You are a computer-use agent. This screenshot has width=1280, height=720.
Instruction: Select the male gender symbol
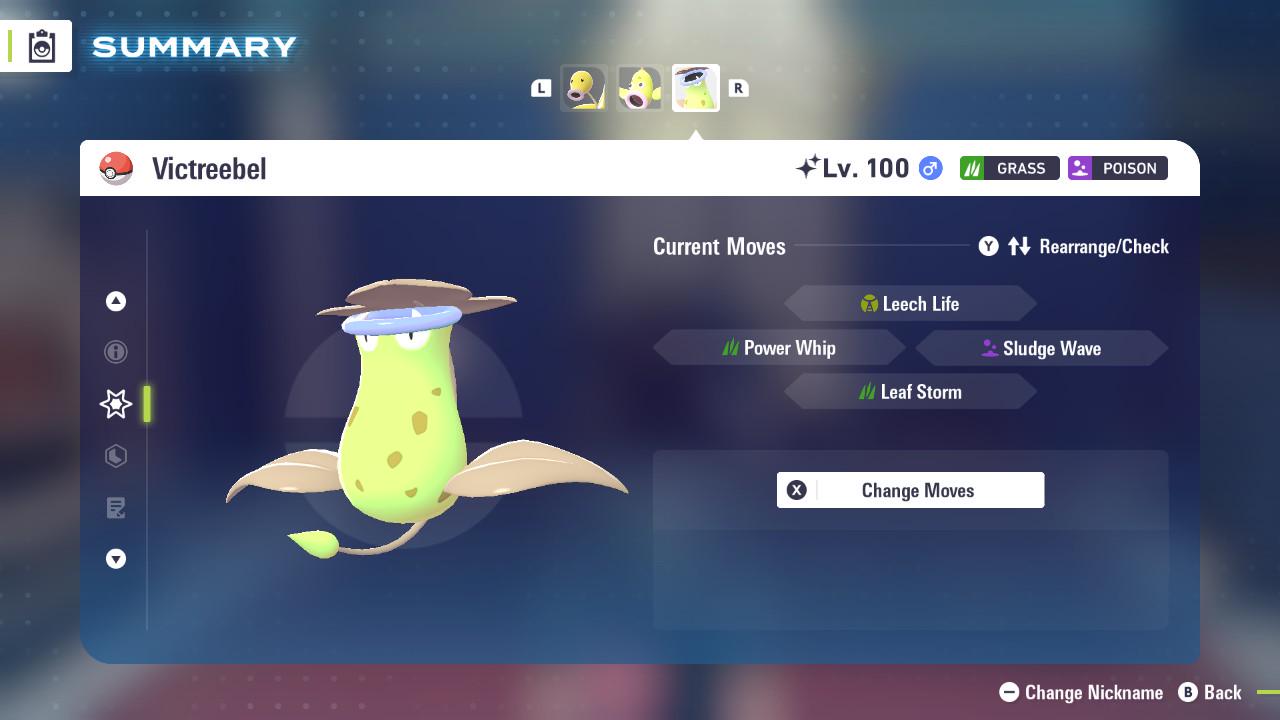pyautogui.click(x=927, y=168)
